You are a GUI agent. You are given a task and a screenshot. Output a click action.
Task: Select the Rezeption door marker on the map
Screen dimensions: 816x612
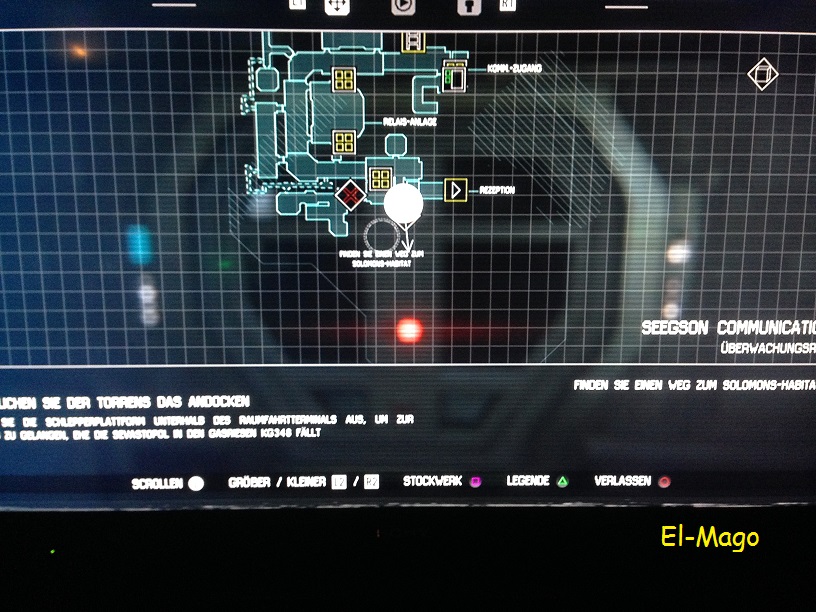coord(456,189)
